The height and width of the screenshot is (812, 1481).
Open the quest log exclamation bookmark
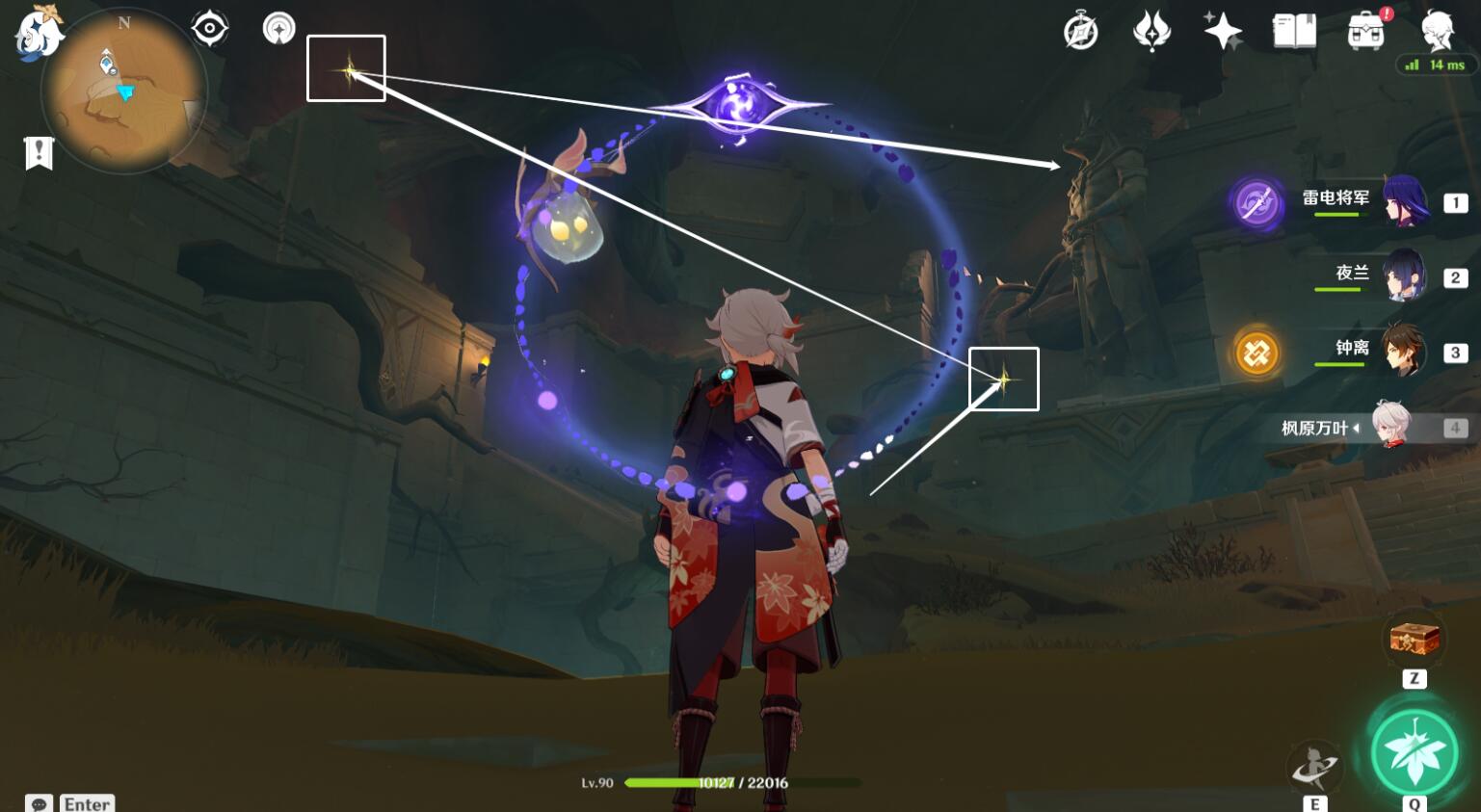[x=39, y=153]
